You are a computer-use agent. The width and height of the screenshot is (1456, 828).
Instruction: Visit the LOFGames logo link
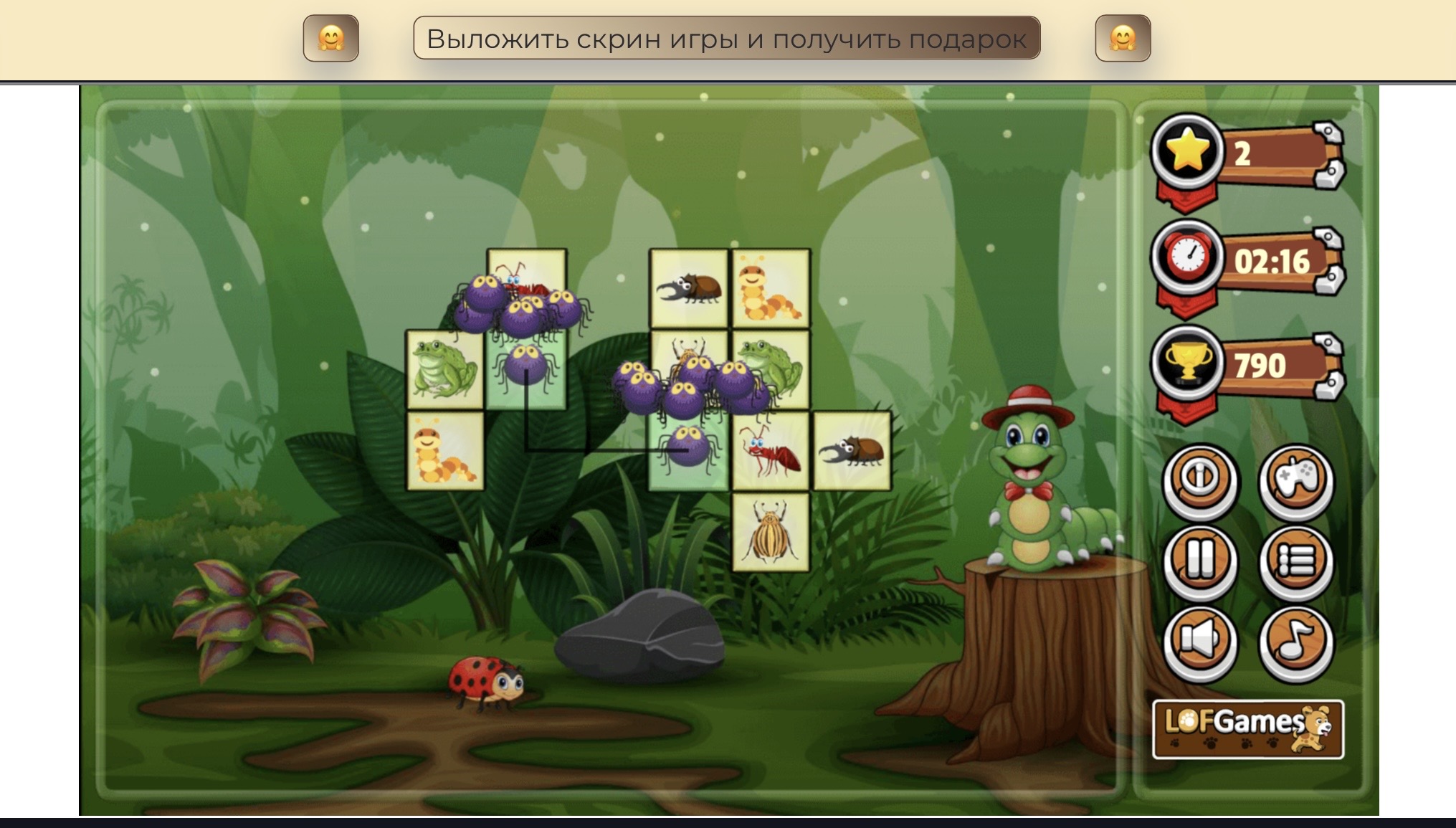pos(1247,728)
